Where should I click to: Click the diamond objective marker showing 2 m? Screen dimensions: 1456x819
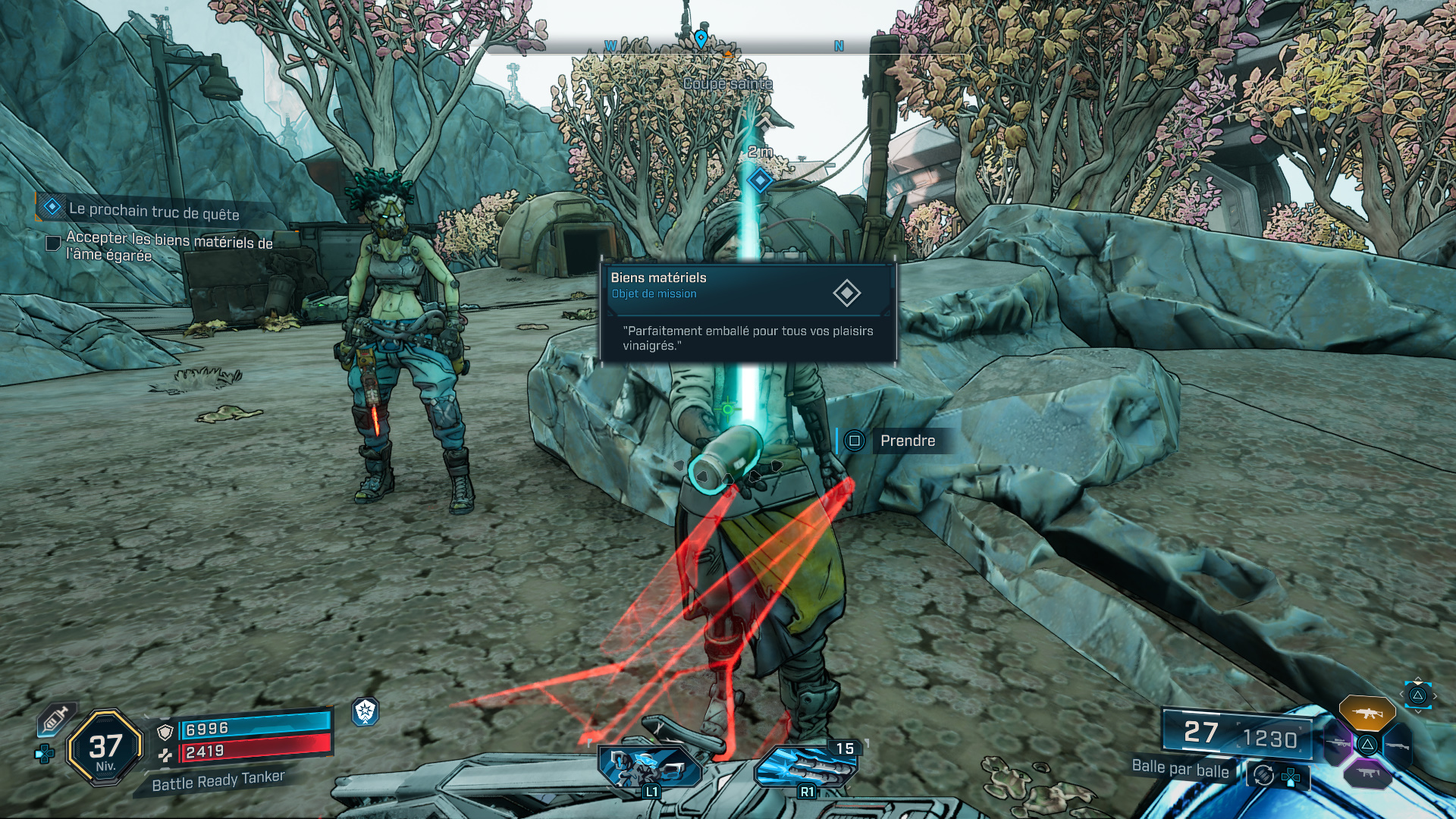coord(760,180)
